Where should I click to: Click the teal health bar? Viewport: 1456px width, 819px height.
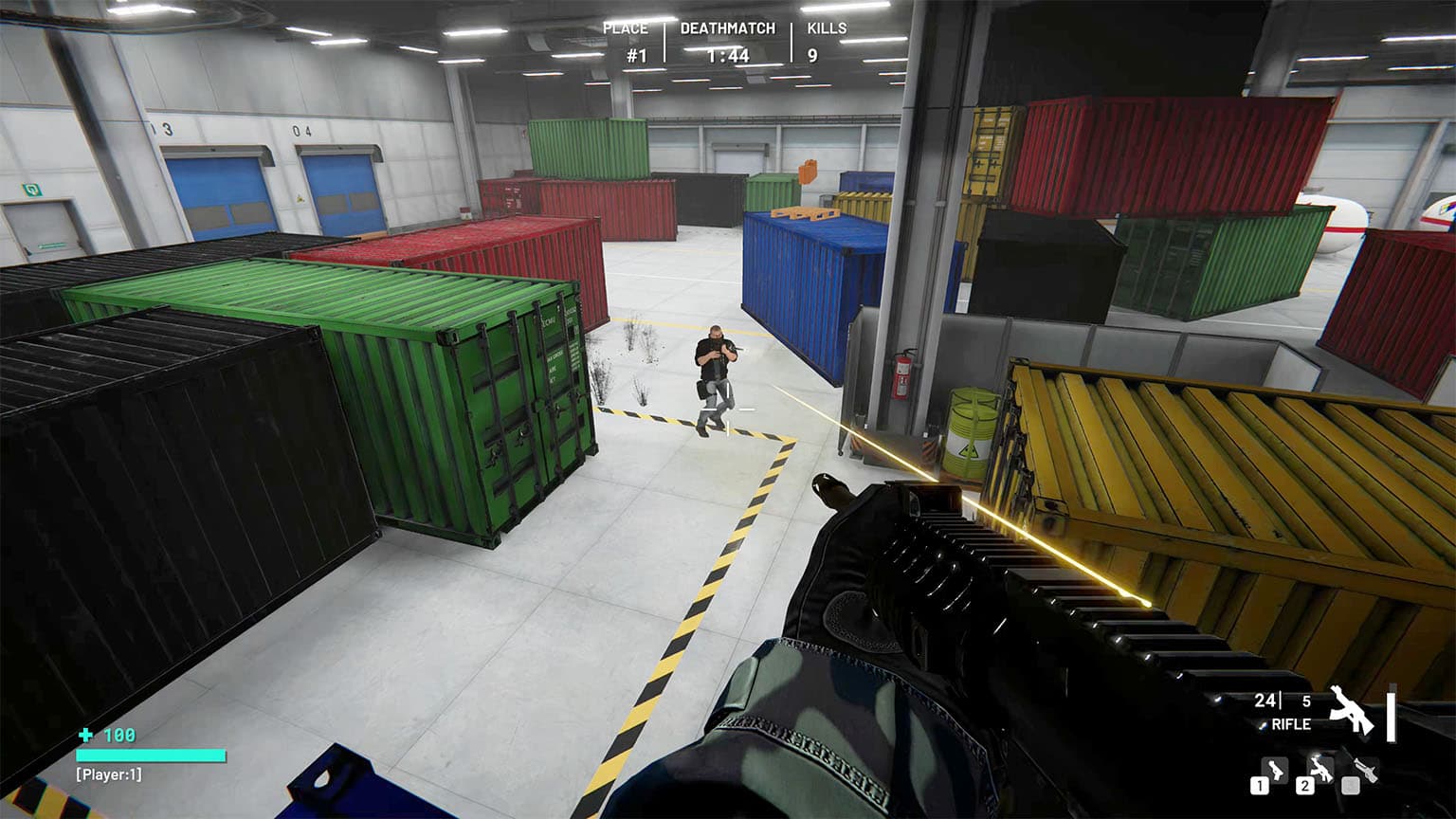[149, 755]
